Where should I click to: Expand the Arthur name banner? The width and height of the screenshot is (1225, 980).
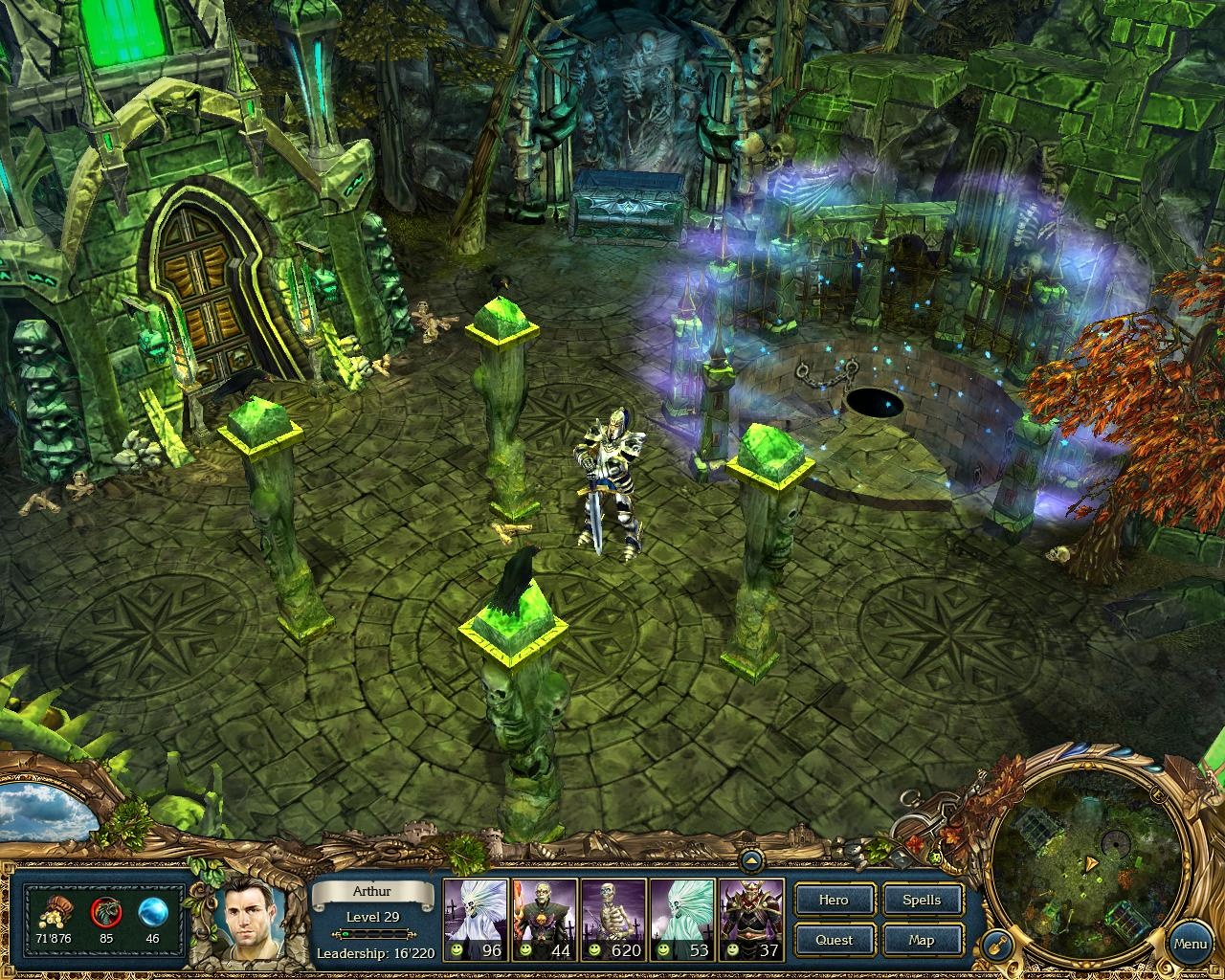tap(372, 891)
